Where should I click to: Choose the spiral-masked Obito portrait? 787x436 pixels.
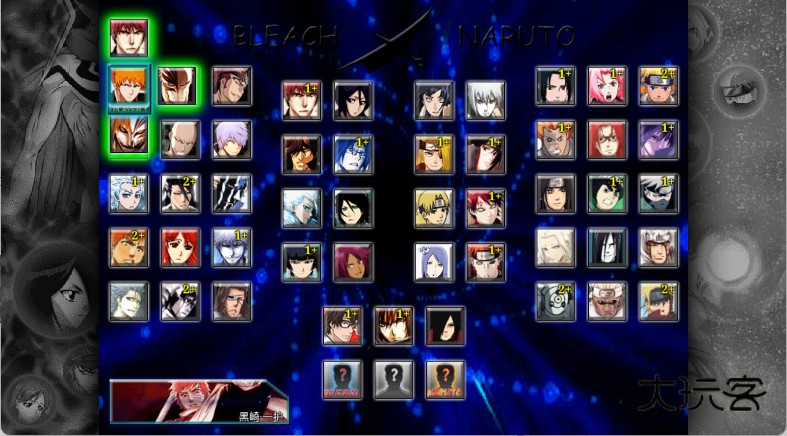tap(556, 300)
